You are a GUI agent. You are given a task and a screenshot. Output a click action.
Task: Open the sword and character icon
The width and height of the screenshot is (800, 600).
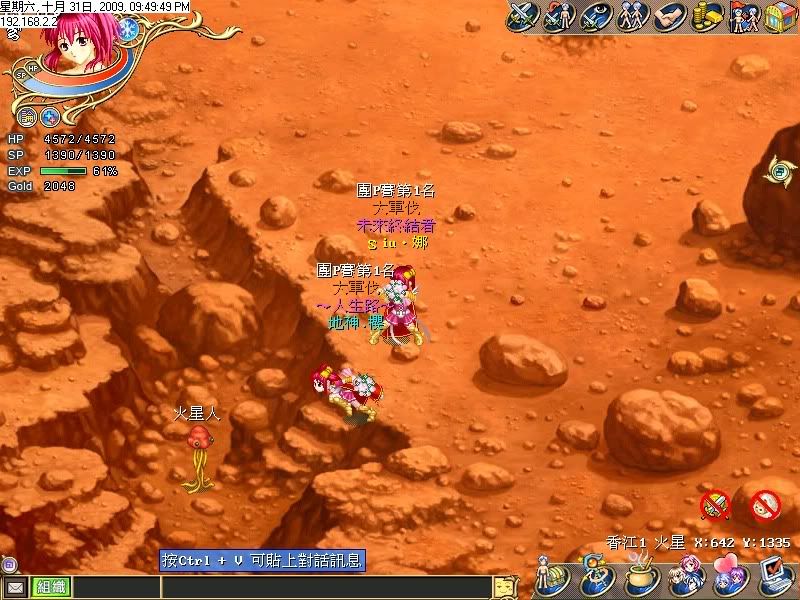558,17
